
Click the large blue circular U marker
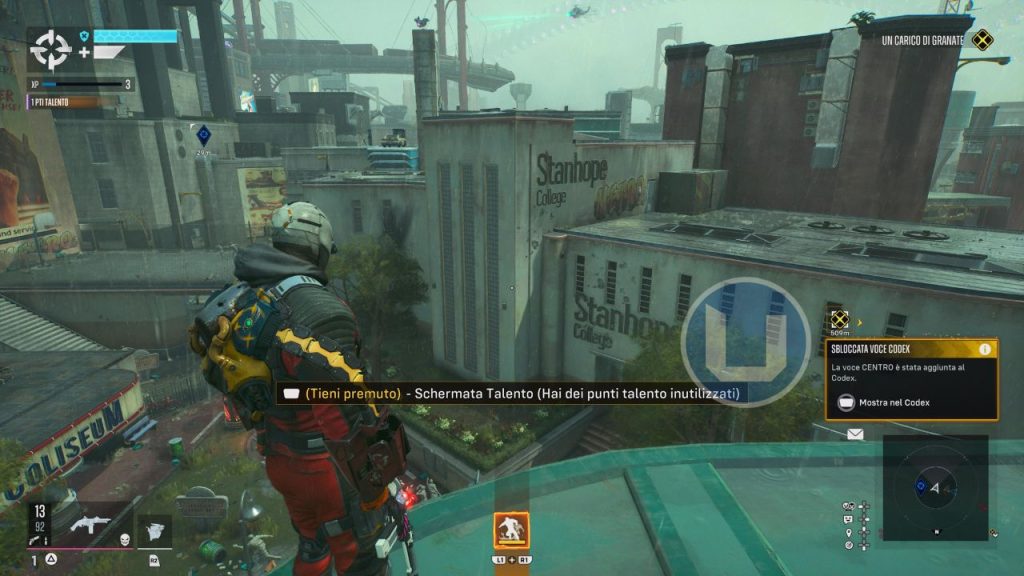[x=745, y=341]
